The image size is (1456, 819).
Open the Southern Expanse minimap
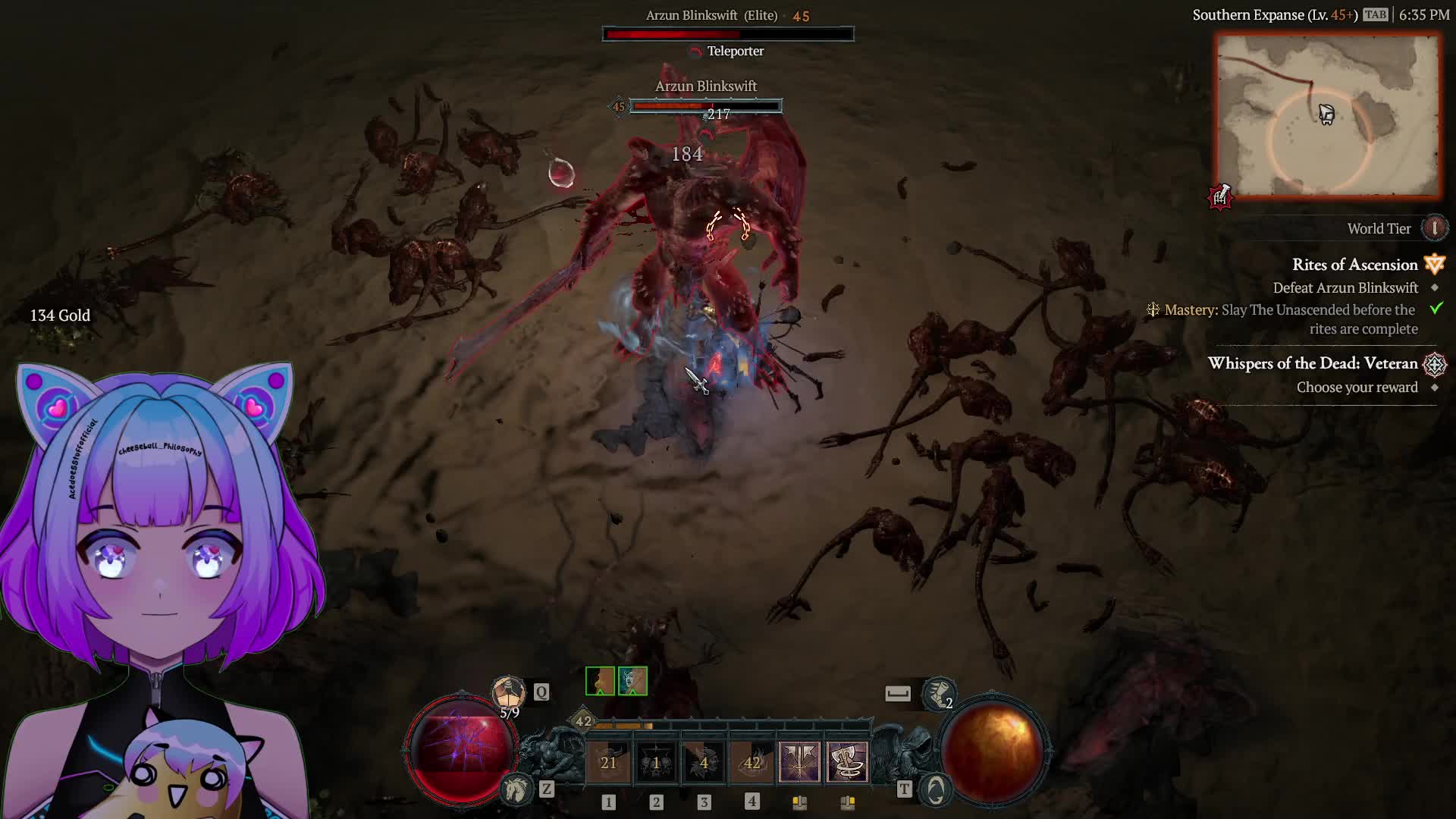click(1327, 116)
